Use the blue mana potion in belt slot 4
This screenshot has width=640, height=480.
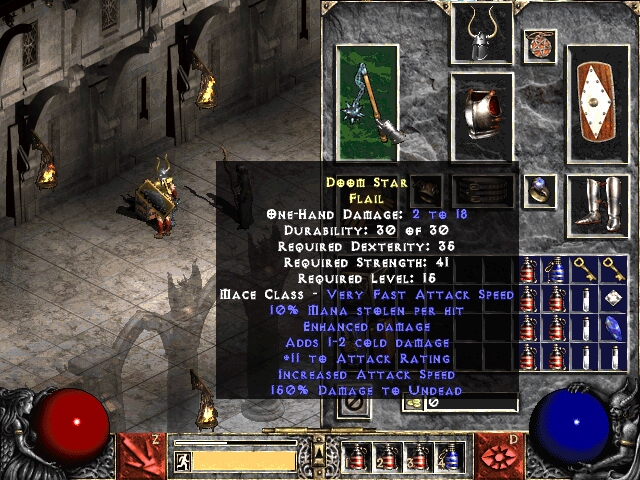pos(451,456)
